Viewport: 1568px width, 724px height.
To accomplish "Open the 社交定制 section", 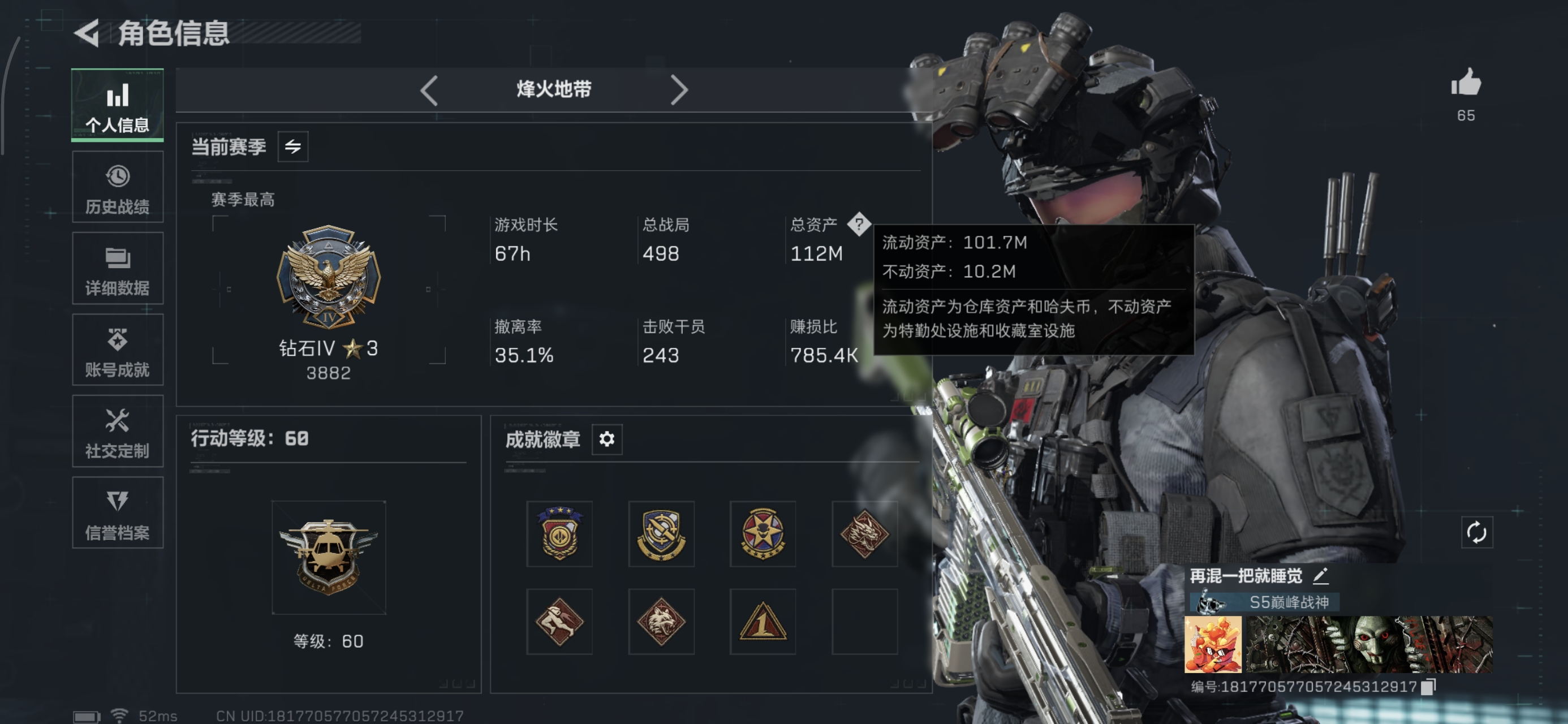I will 118,432.
